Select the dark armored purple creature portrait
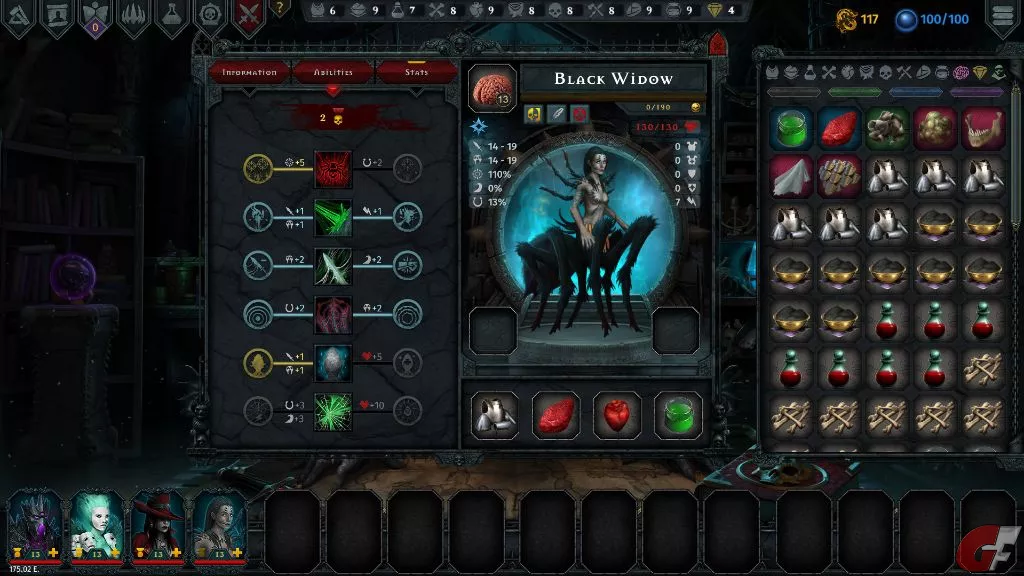Viewport: 1024px width, 576px height. tap(34, 522)
